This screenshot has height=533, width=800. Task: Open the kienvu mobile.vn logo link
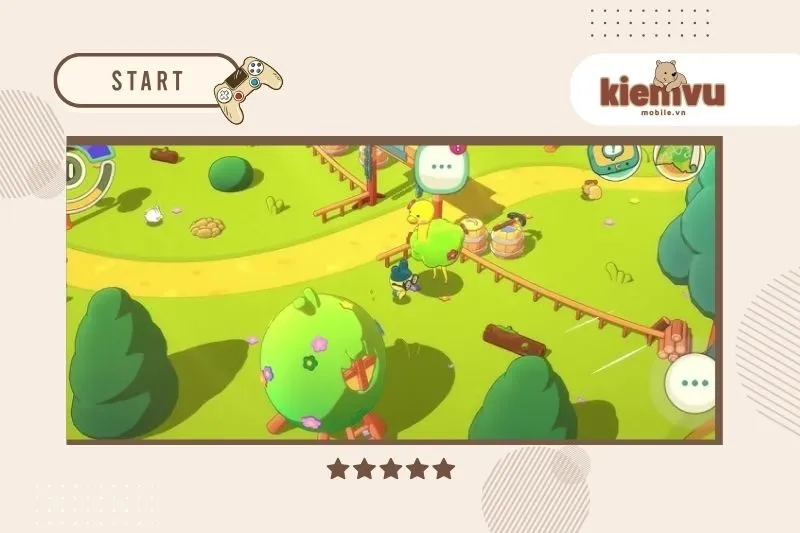coord(662,90)
